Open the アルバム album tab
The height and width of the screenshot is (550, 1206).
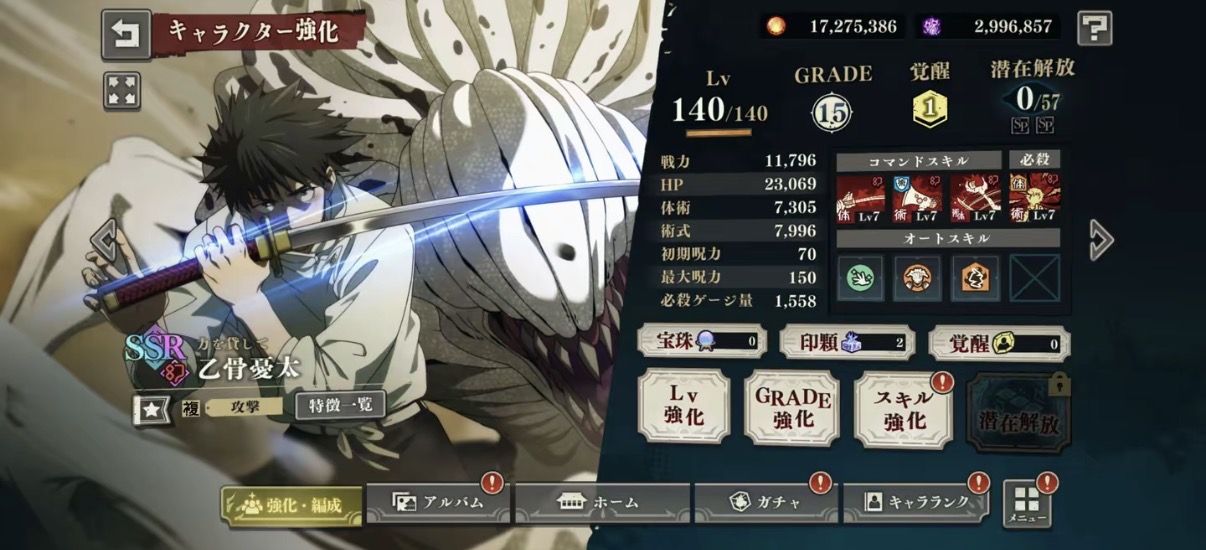point(438,502)
